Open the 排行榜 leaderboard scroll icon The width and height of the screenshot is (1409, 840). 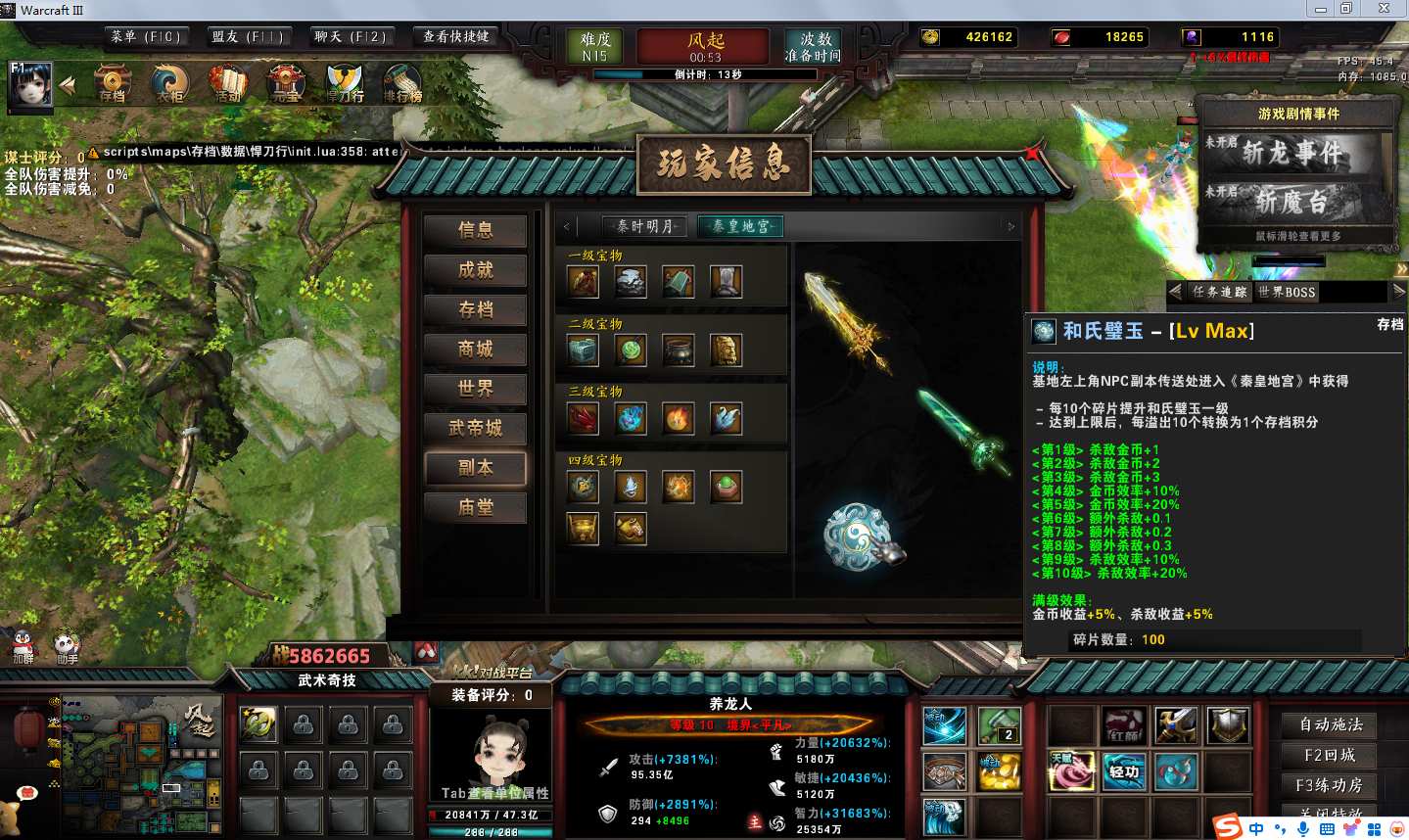click(402, 84)
